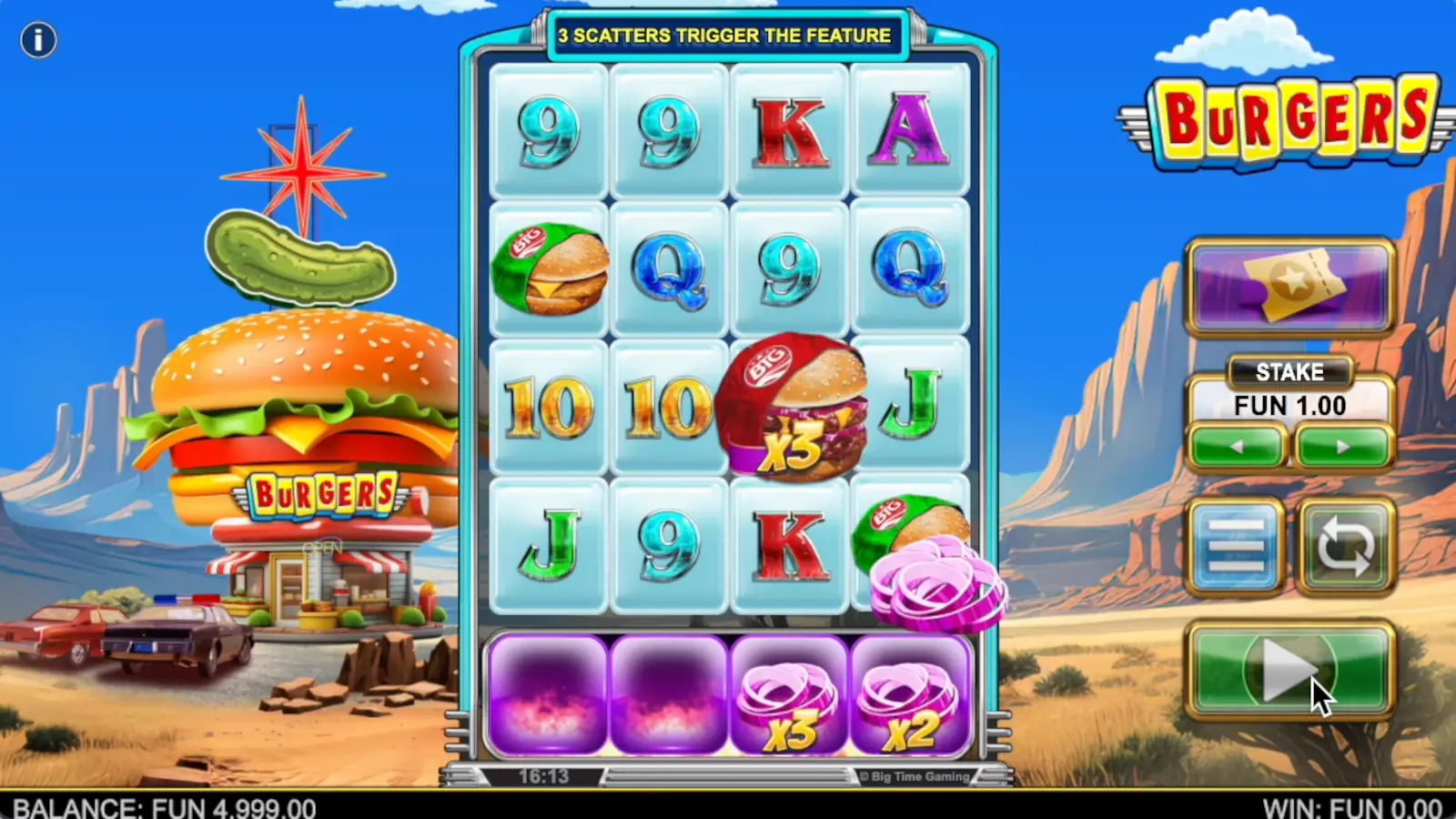
Task: Increase the stake with right arrow
Action: coord(1344,447)
